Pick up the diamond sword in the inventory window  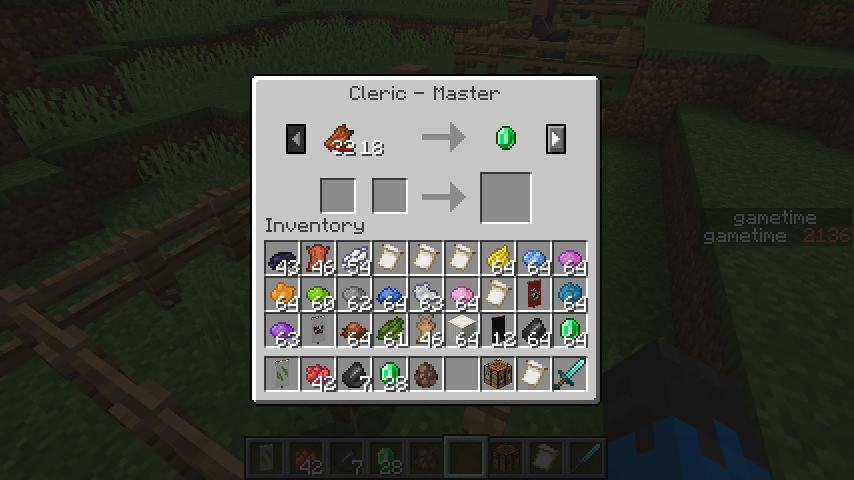(x=570, y=375)
